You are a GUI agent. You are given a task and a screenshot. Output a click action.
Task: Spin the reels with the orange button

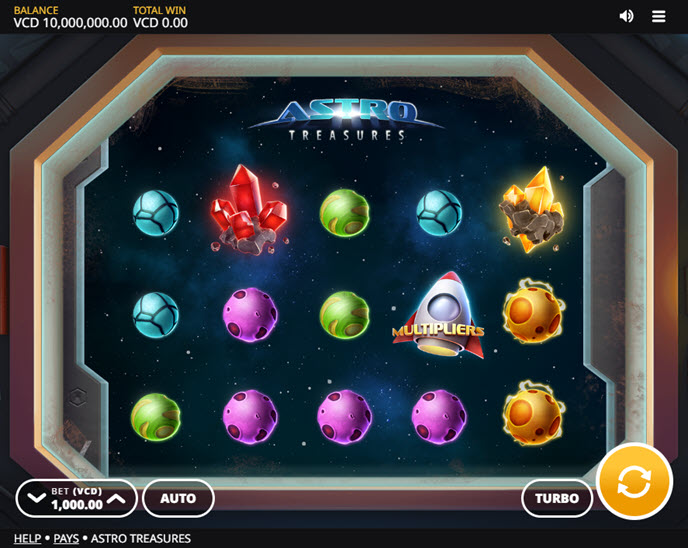634,482
